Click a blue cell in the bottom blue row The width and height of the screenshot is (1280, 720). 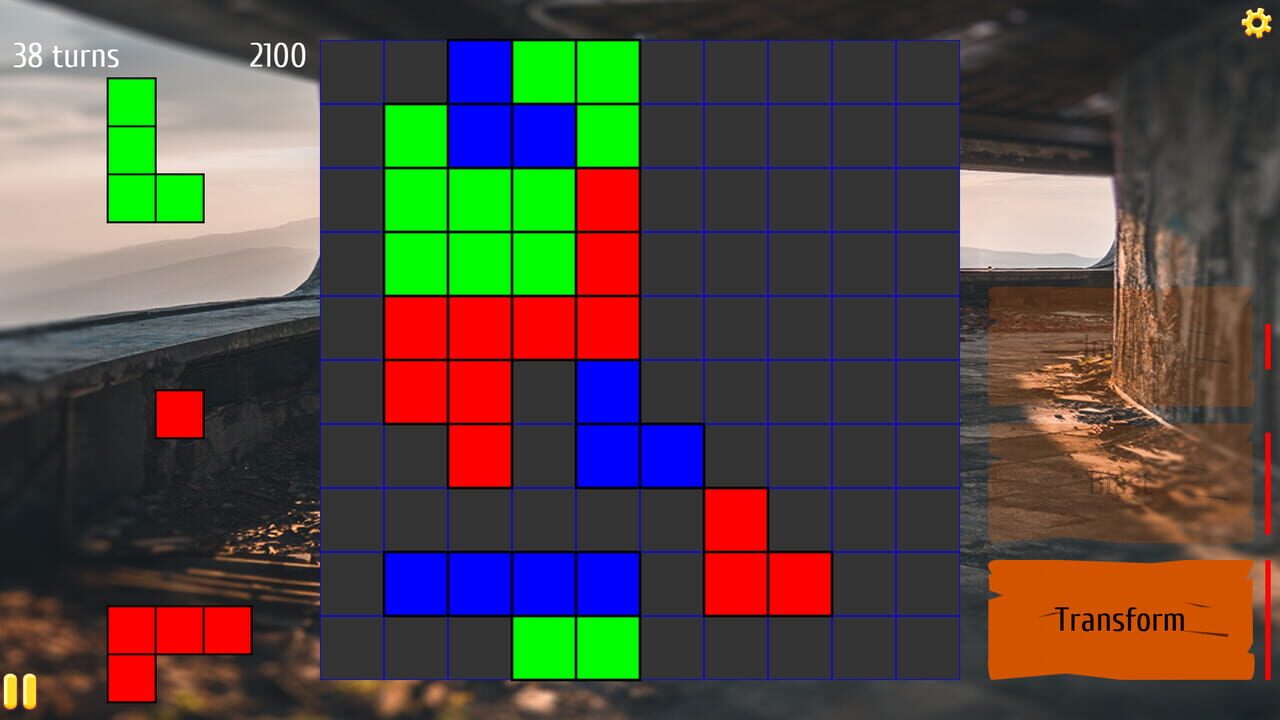click(480, 585)
